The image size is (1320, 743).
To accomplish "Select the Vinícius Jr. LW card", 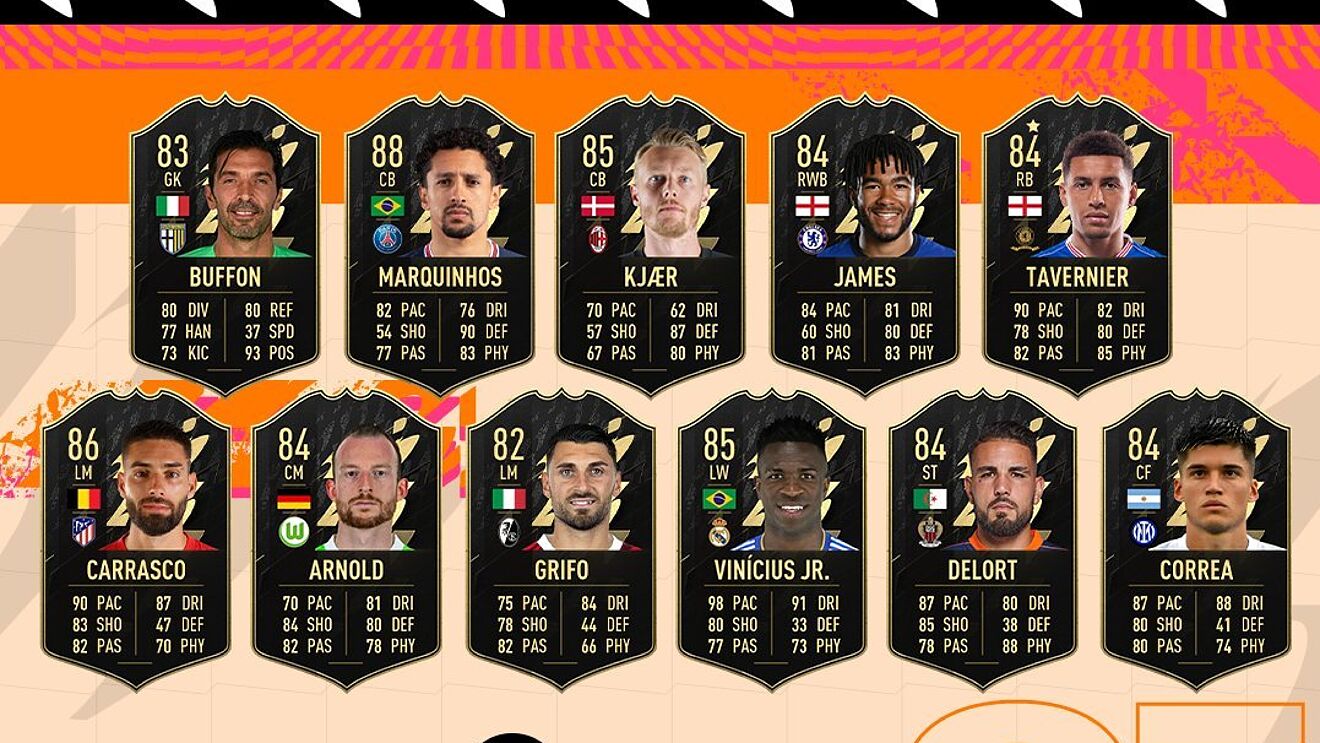I will 772,540.
